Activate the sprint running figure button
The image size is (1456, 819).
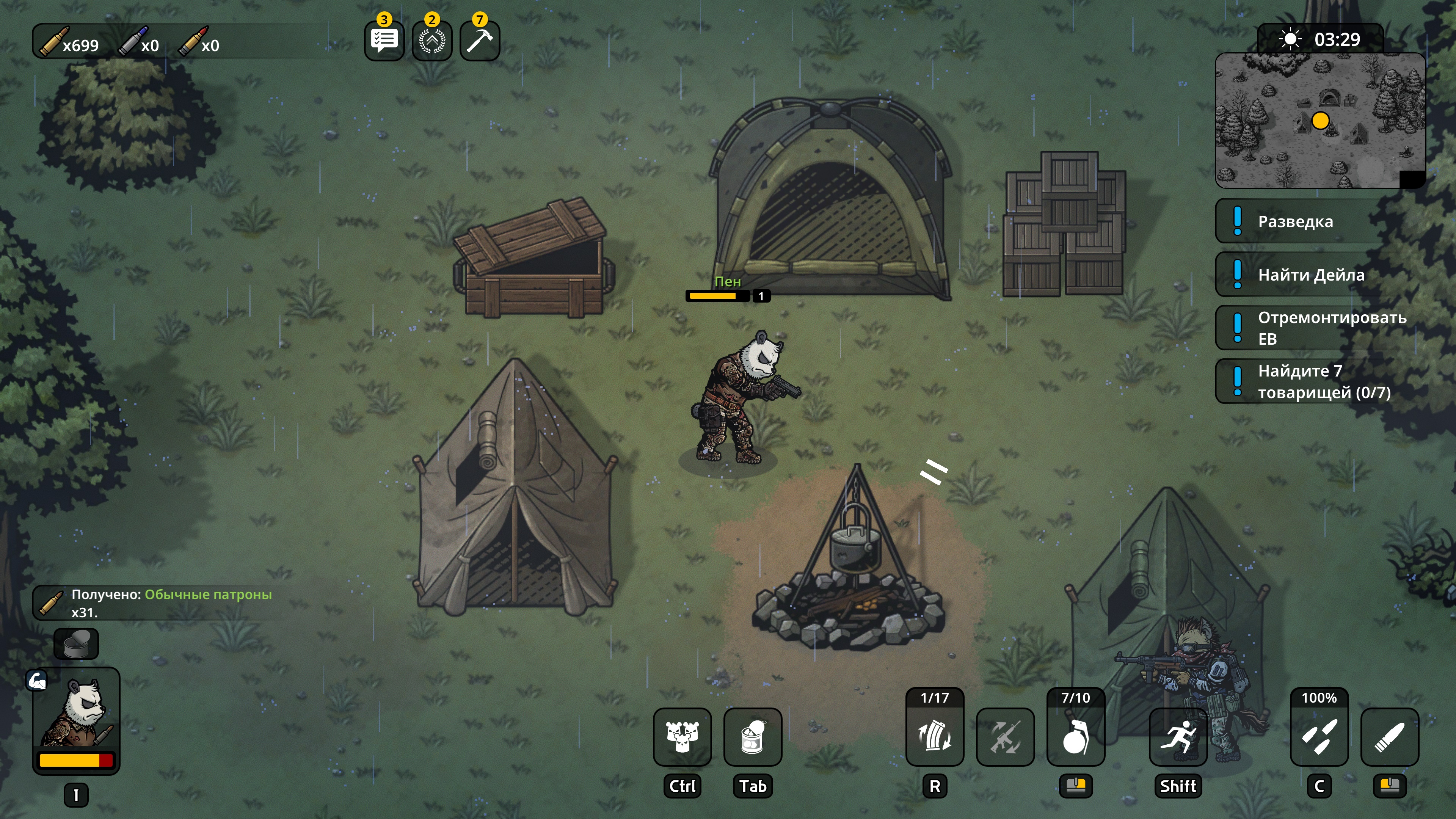[x=1178, y=736]
